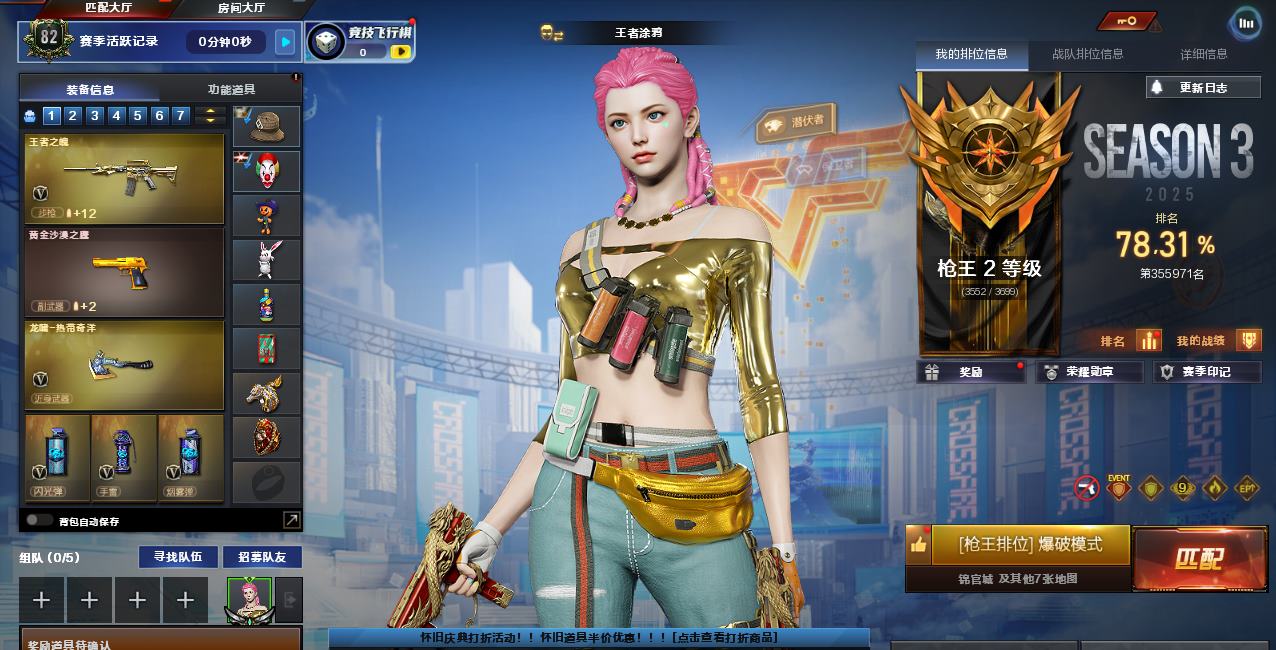This screenshot has height=650, width=1276.
Task: Open the 房间大厅 room lobby tab
Action: click(x=241, y=8)
